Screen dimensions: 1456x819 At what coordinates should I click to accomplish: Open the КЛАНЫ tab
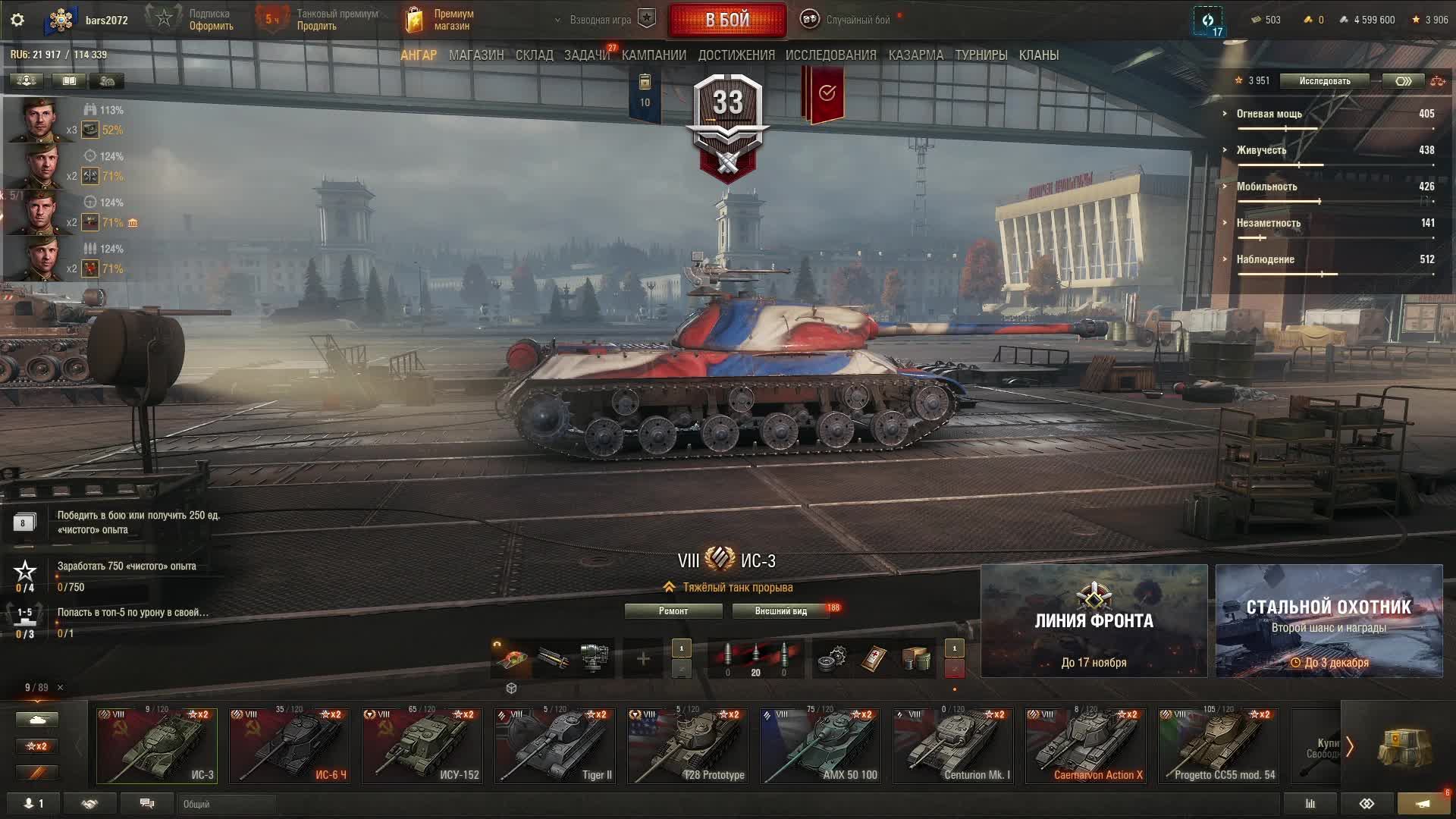pyautogui.click(x=1038, y=55)
